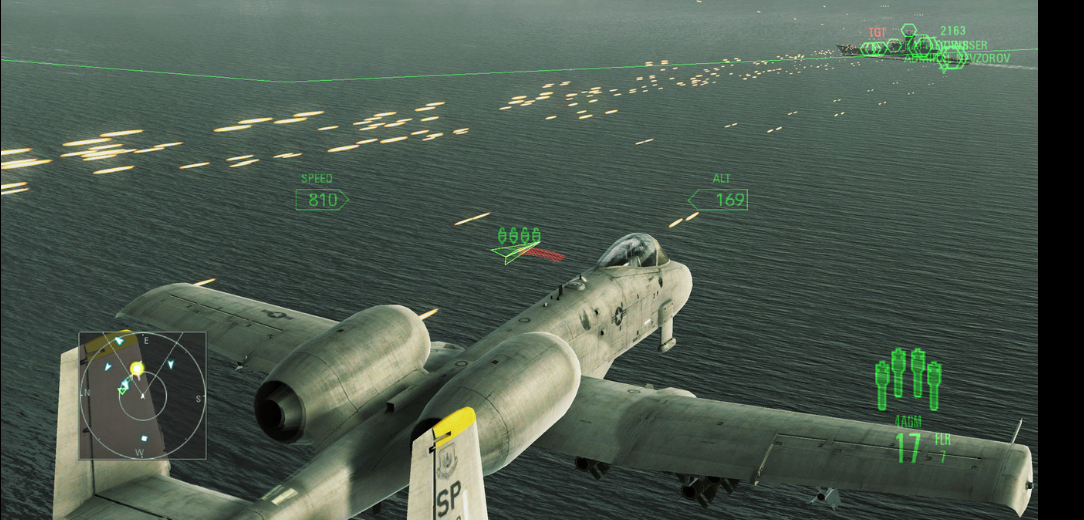The width and height of the screenshot is (1084, 520).
Task: Select the four-missile weapon icon
Action: (907, 380)
